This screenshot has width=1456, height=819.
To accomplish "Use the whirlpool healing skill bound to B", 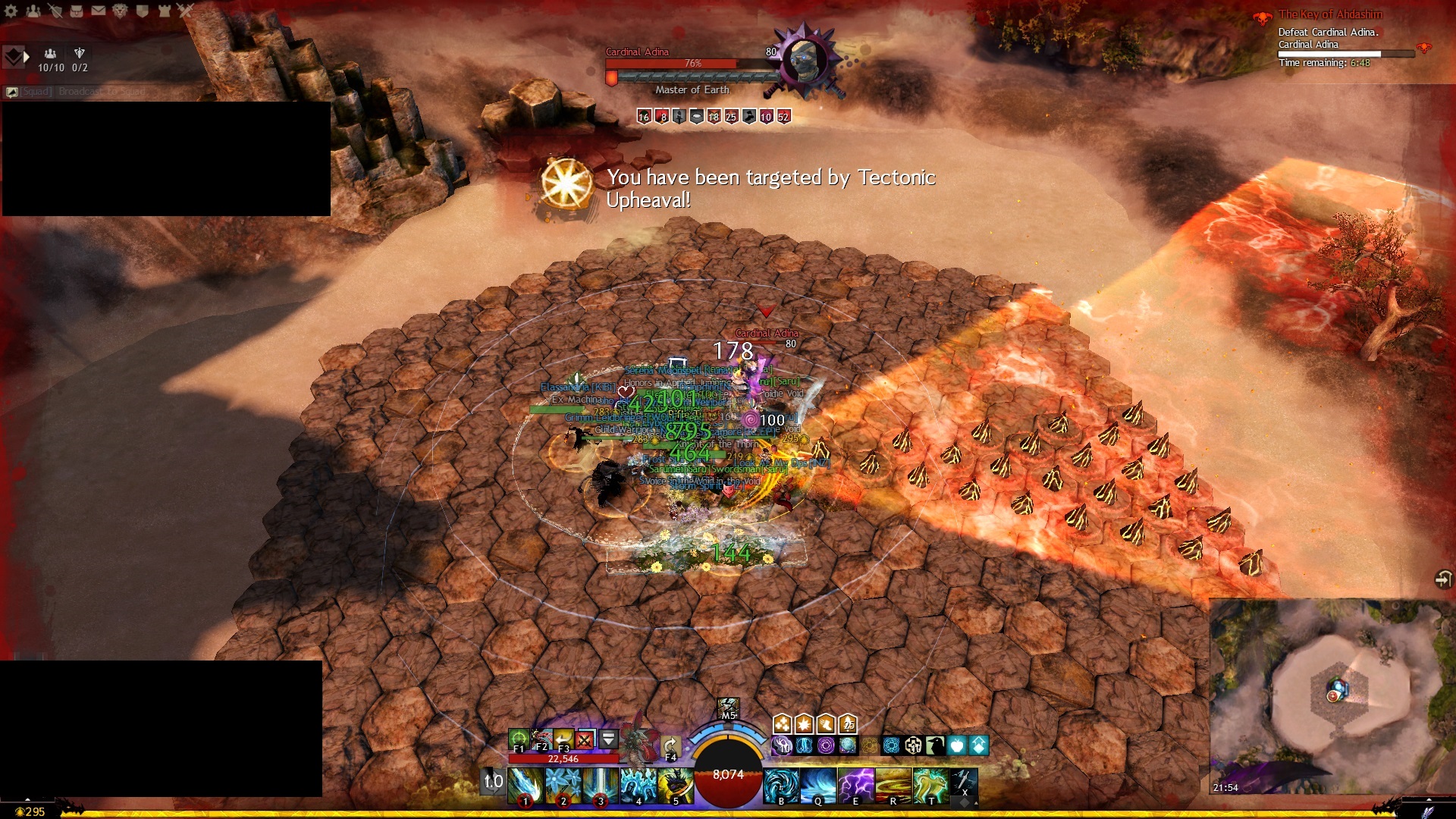I will (781, 785).
